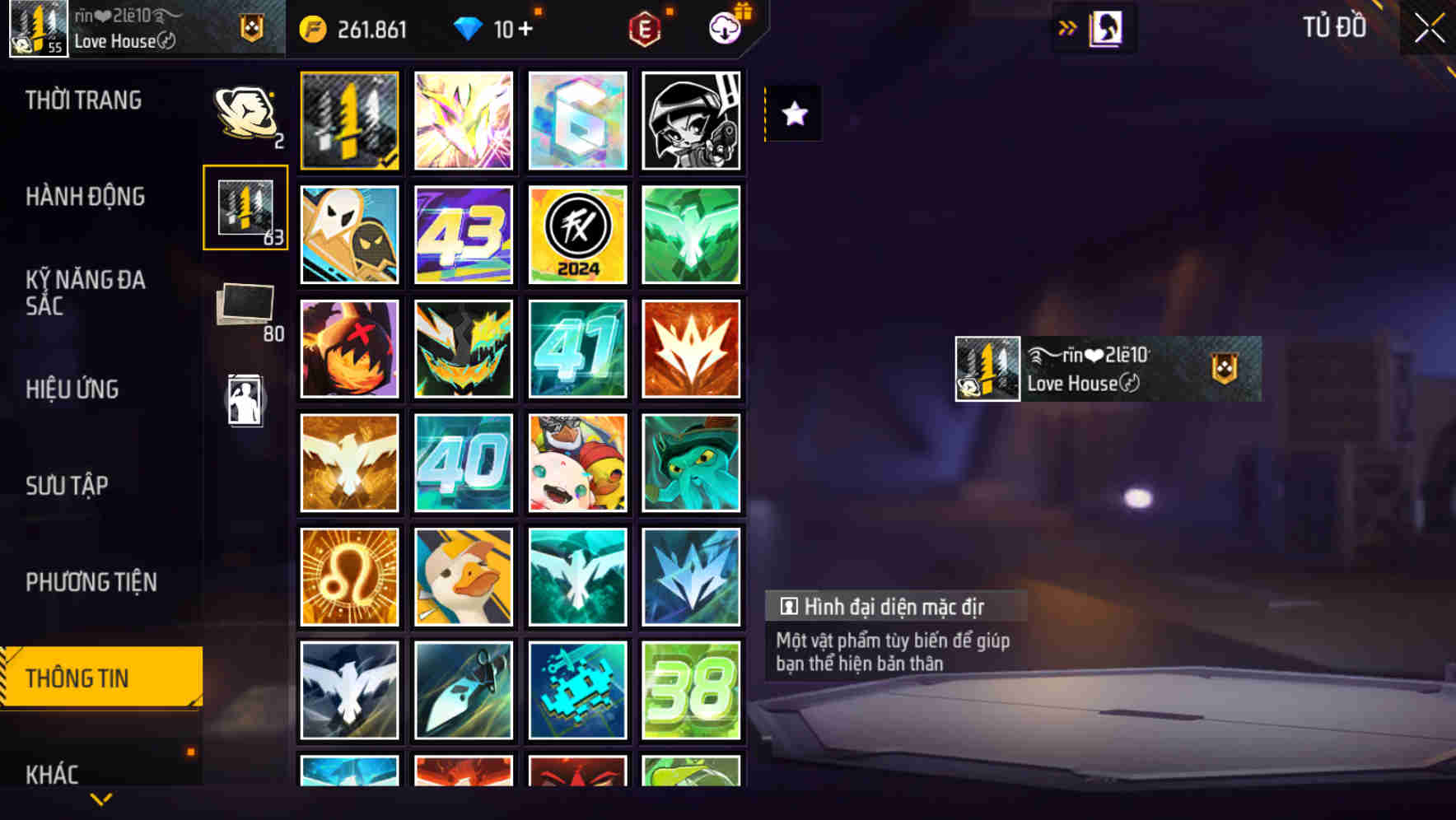
Task: Expand the sidebar with the bottom chevron arrow
Action: [100, 797]
